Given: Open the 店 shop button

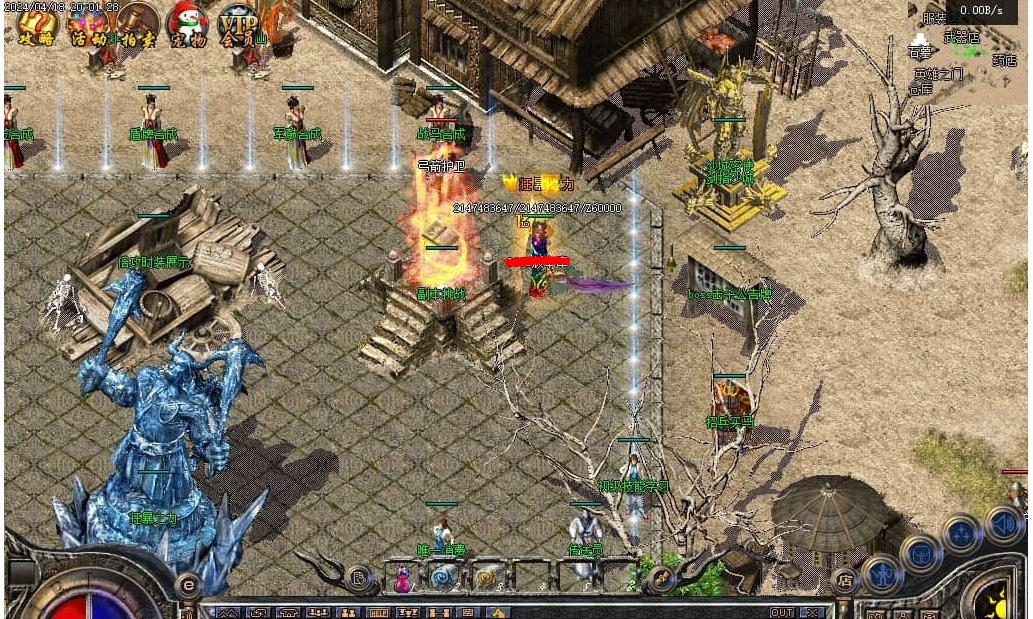Looking at the screenshot, I should (x=845, y=579).
